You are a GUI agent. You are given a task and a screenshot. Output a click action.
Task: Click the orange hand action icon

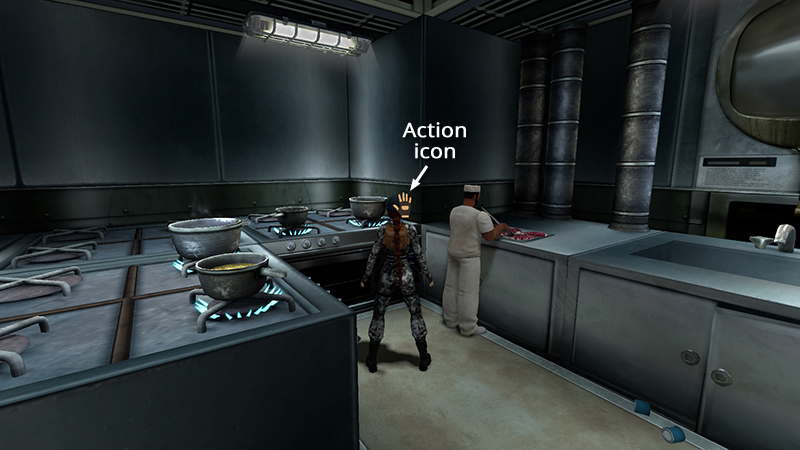coord(404,204)
